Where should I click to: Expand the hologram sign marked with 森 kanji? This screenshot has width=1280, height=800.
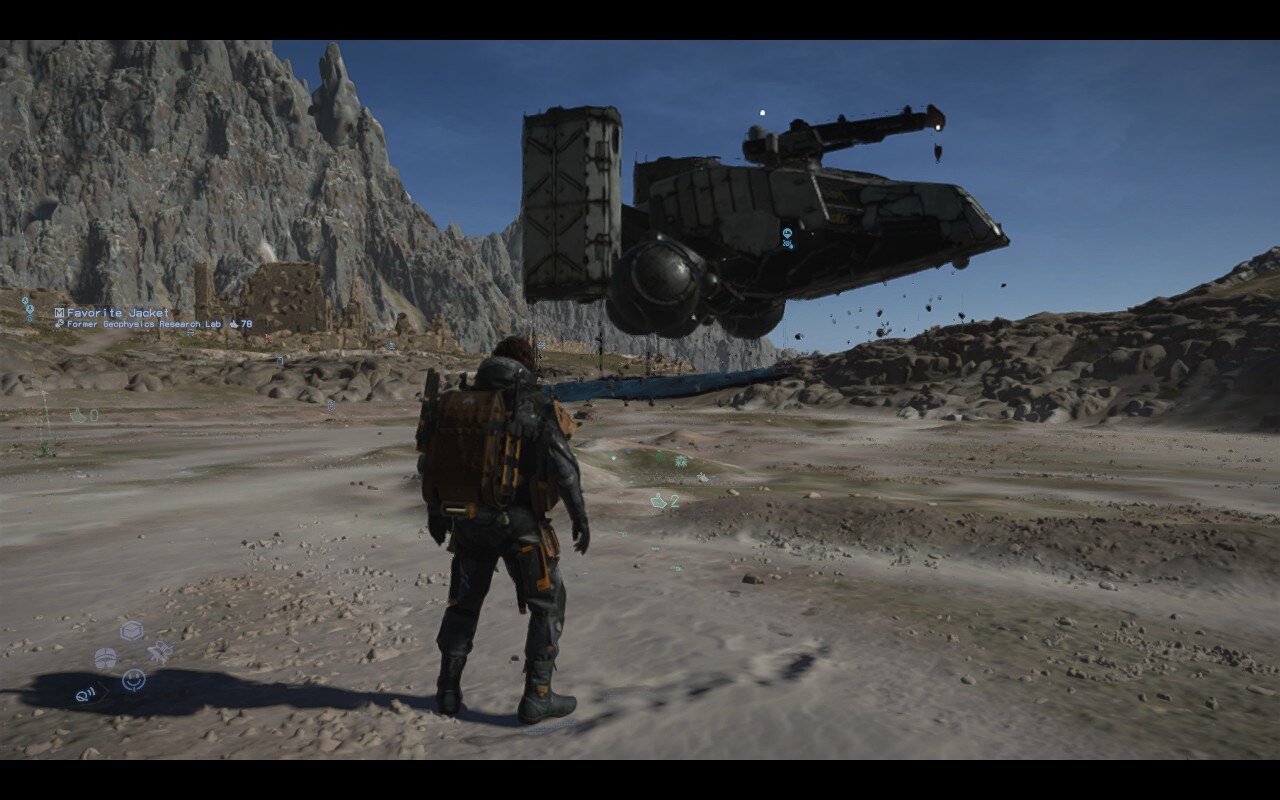click(682, 460)
